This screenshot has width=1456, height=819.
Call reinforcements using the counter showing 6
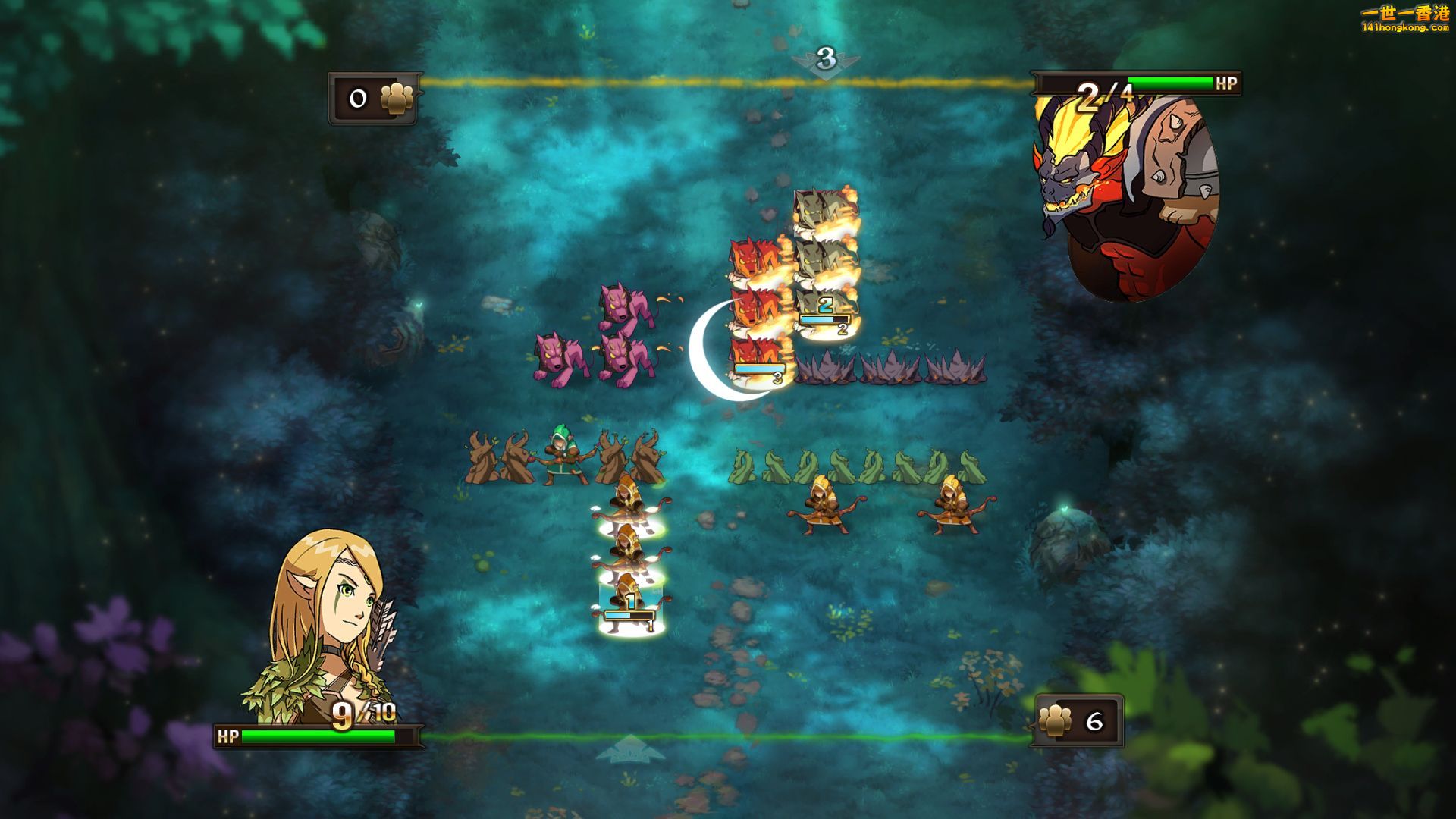click(1078, 720)
